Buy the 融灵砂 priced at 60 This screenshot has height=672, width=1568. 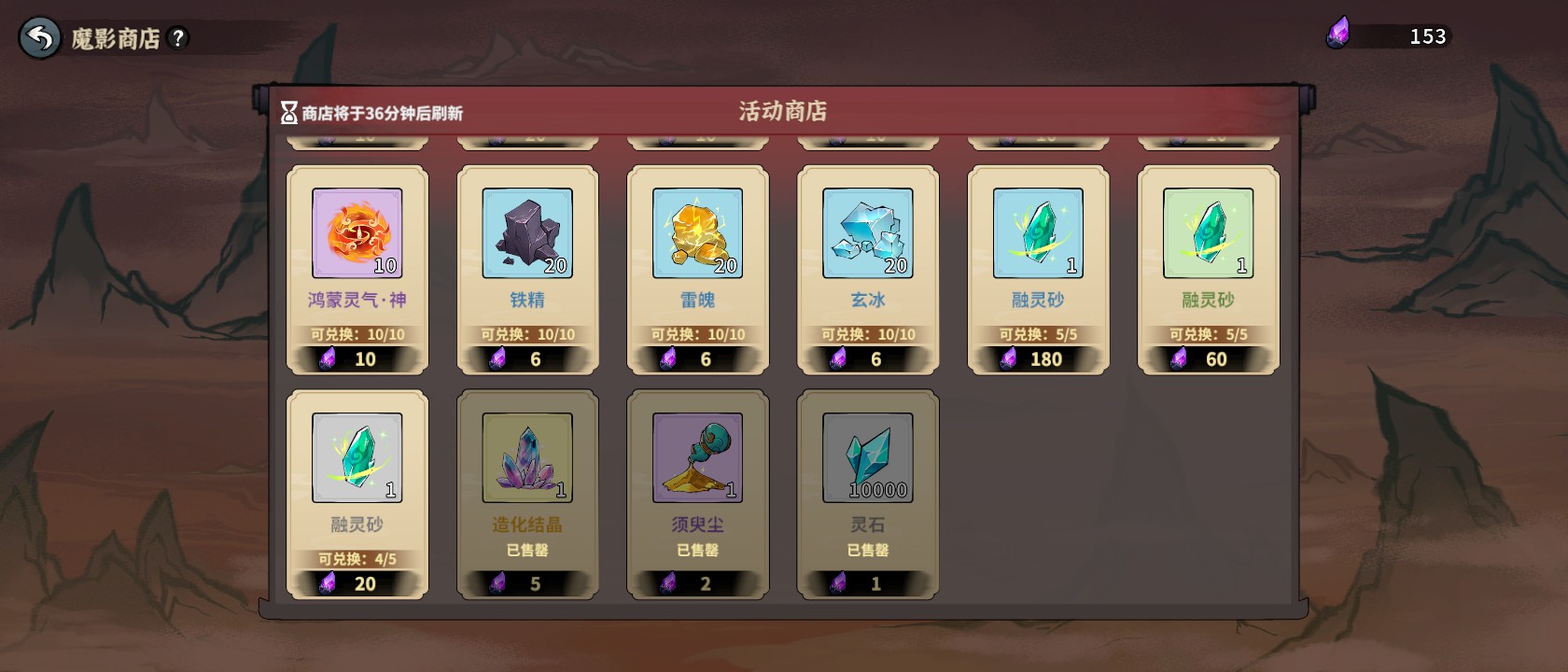[1208, 270]
